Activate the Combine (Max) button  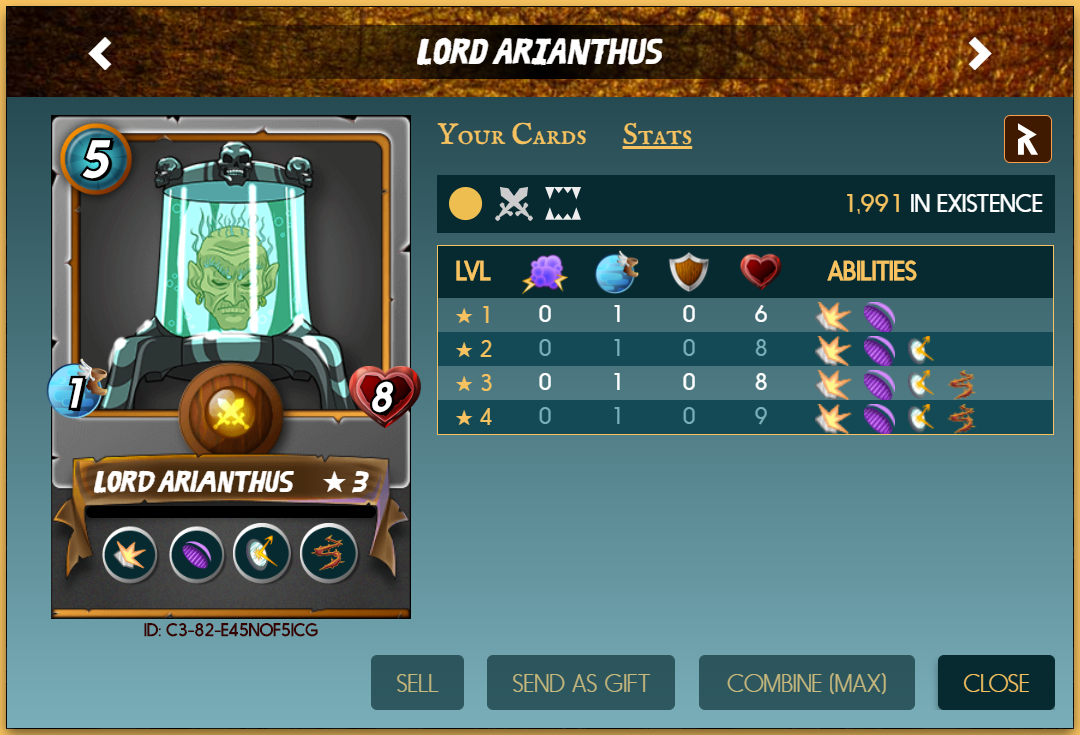[807, 683]
